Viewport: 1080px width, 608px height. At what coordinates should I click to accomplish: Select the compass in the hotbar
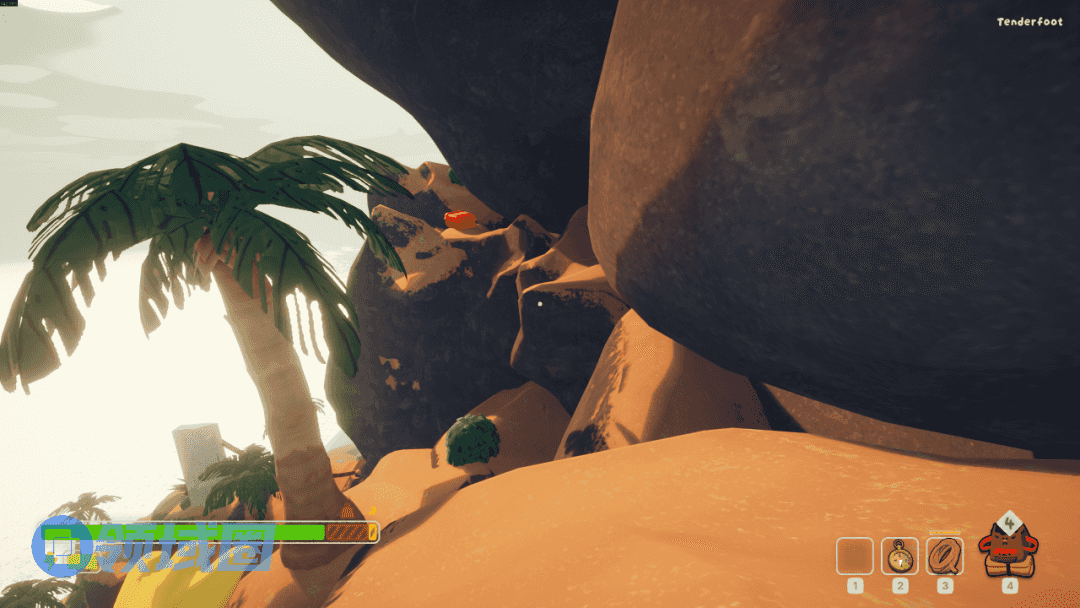pyautogui.click(x=899, y=556)
